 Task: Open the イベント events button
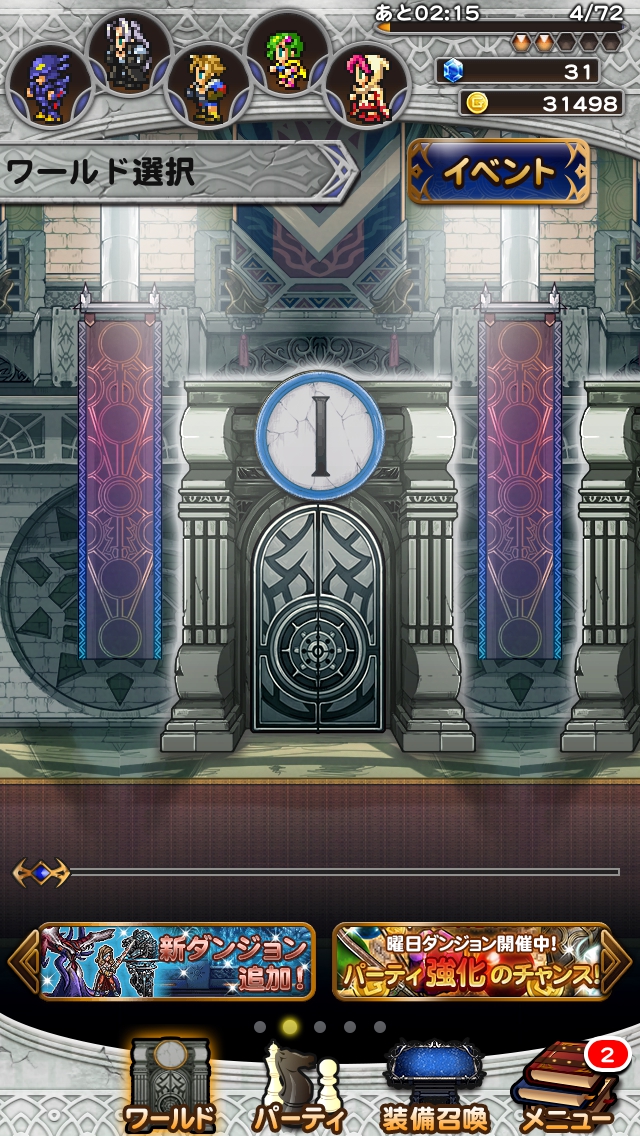tap(498, 171)
